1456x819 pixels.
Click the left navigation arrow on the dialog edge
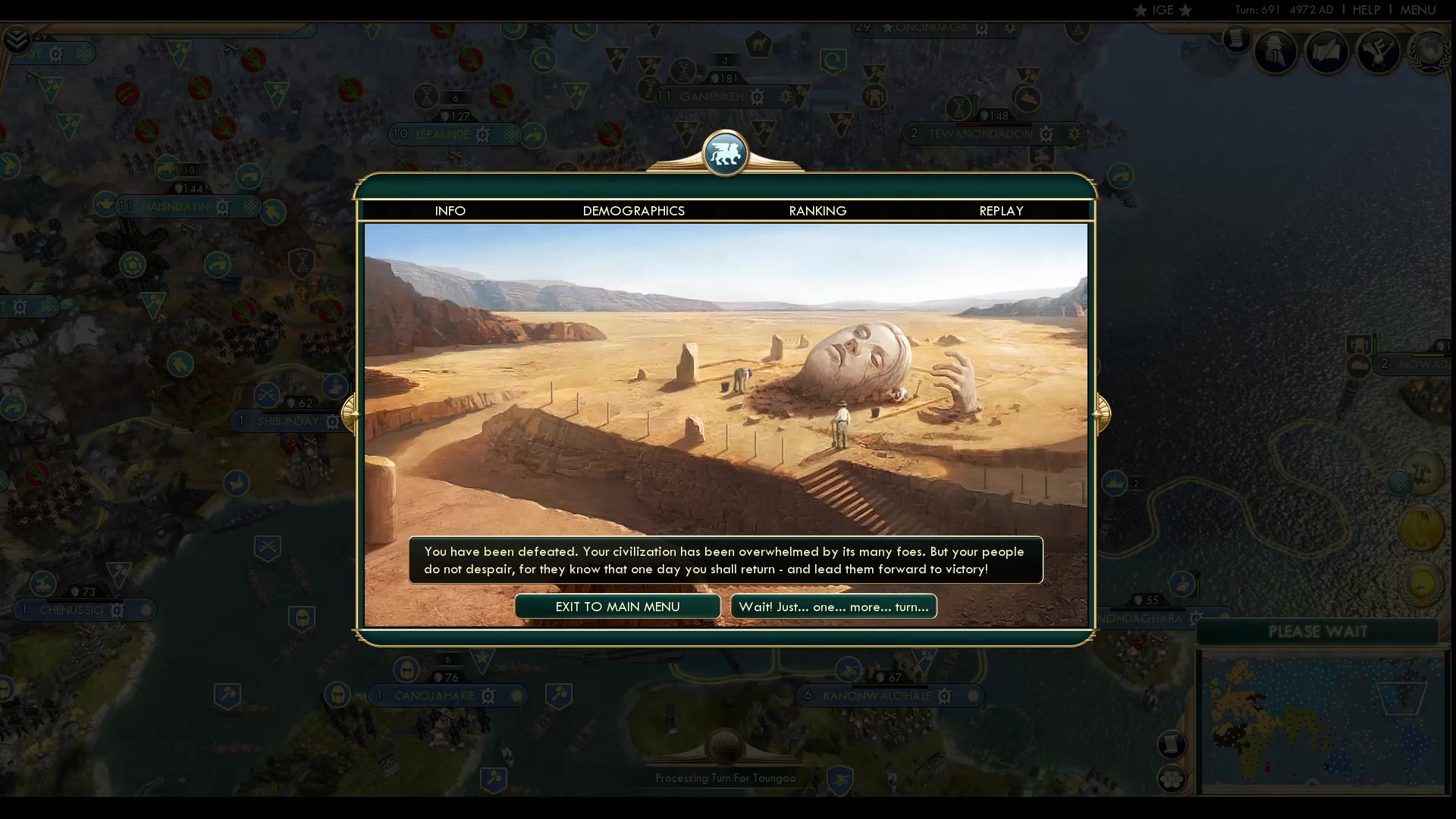(x=350, y=413)
